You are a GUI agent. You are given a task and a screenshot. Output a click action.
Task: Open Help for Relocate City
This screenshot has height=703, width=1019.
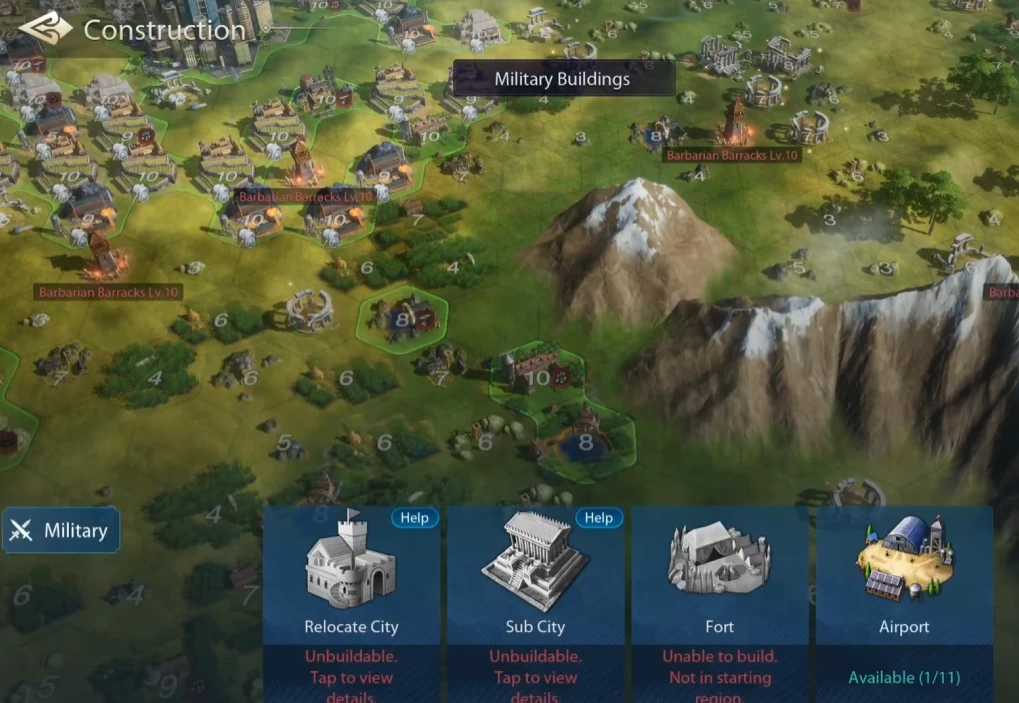414,518
